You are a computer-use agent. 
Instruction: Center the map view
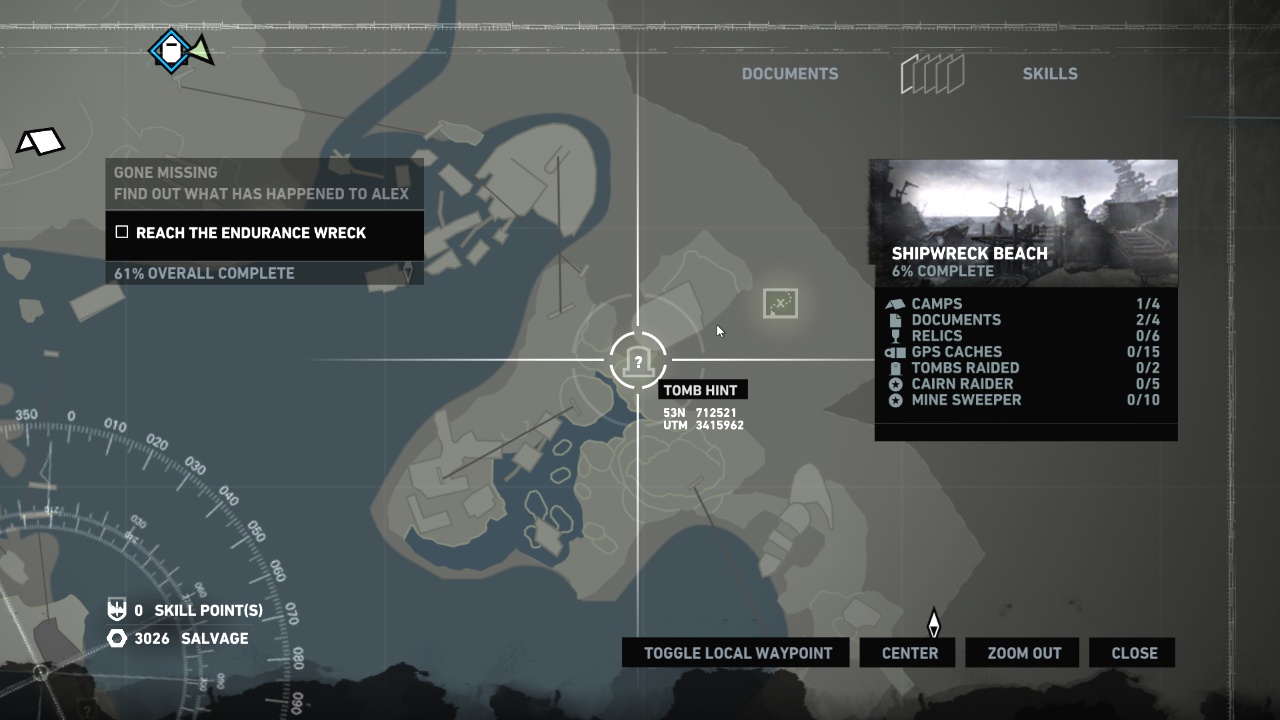pyautogui.click(x=909, y=653)
